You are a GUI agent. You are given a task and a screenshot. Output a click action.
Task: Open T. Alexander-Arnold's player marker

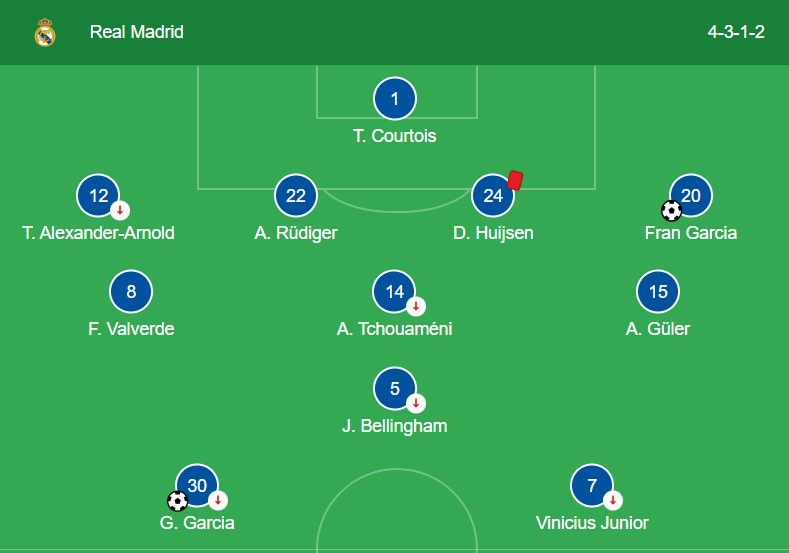[98, 196]
